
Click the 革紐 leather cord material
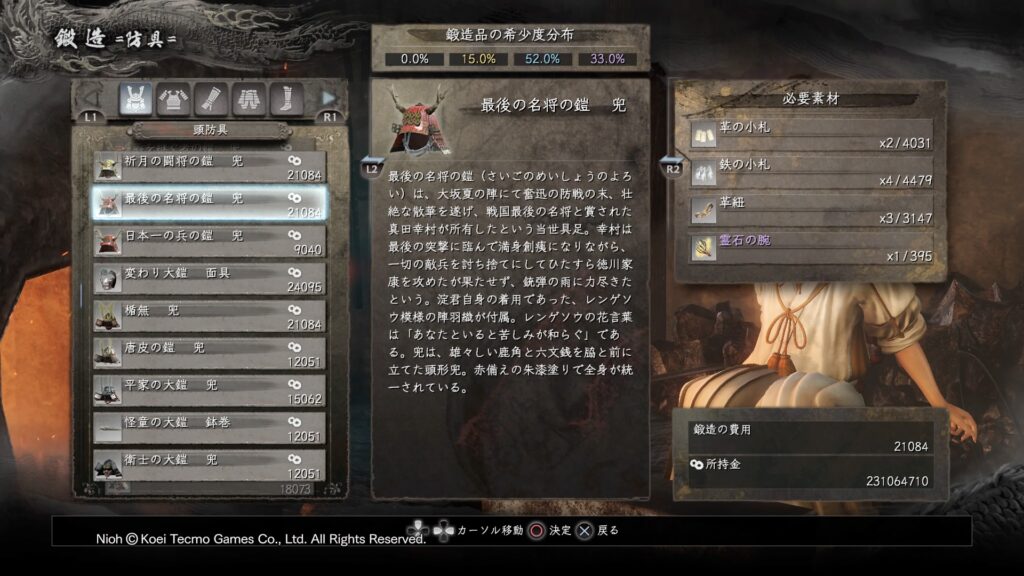point(811,208)
